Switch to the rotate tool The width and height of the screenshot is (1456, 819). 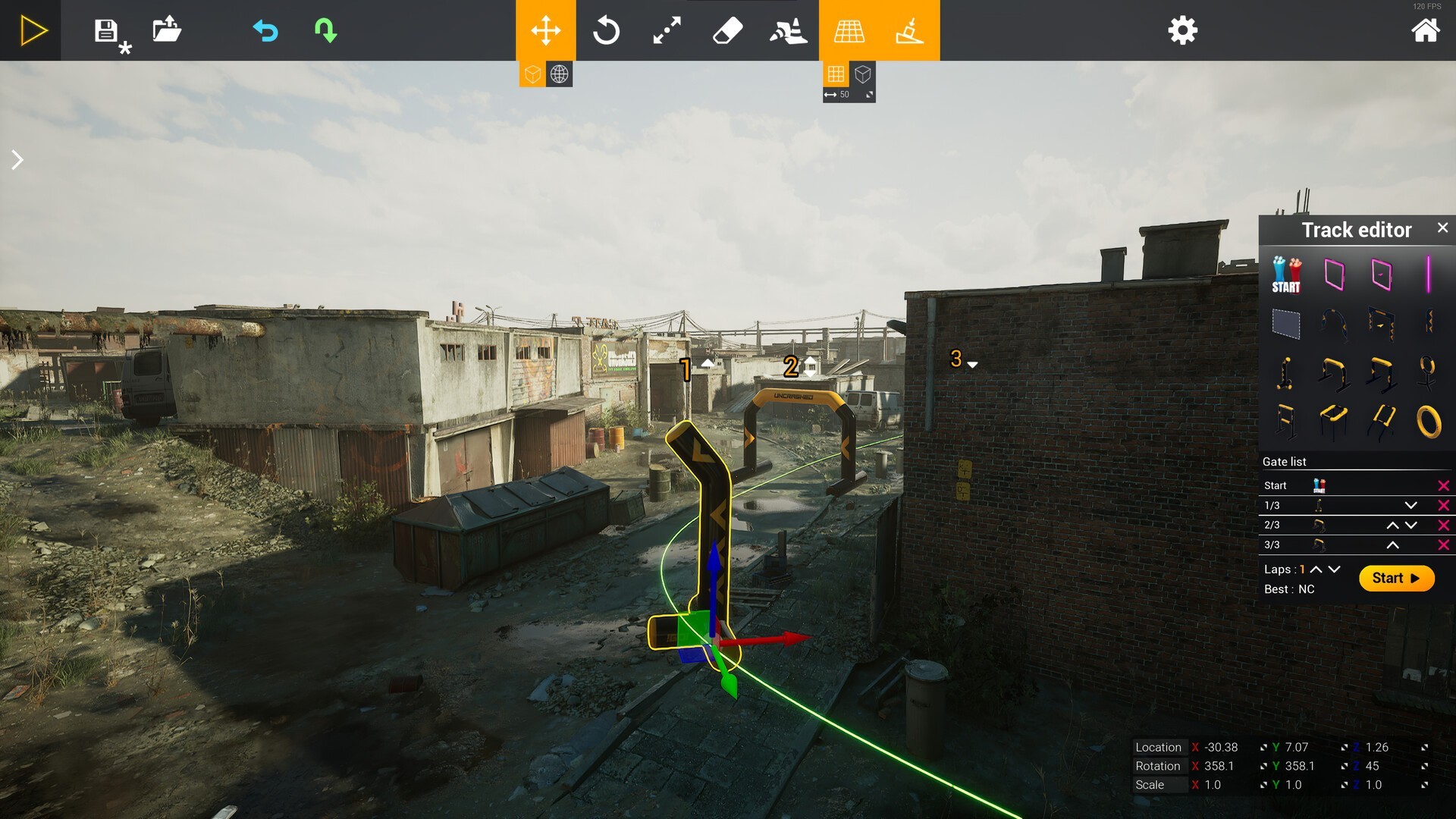pos(606,31)
